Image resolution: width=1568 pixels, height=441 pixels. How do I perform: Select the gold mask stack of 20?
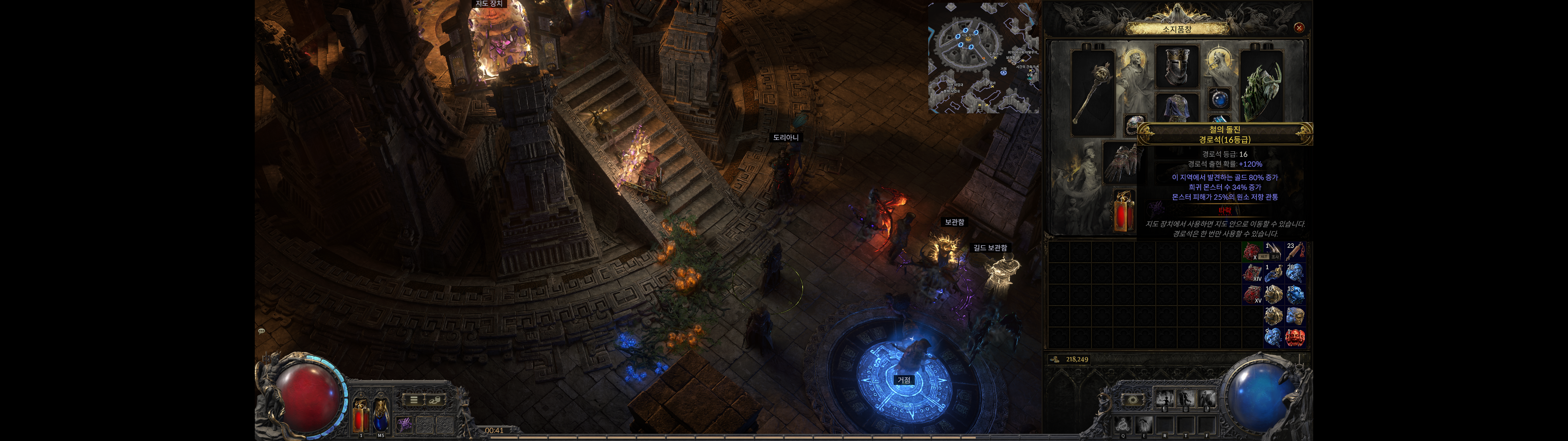(1273, 315)
